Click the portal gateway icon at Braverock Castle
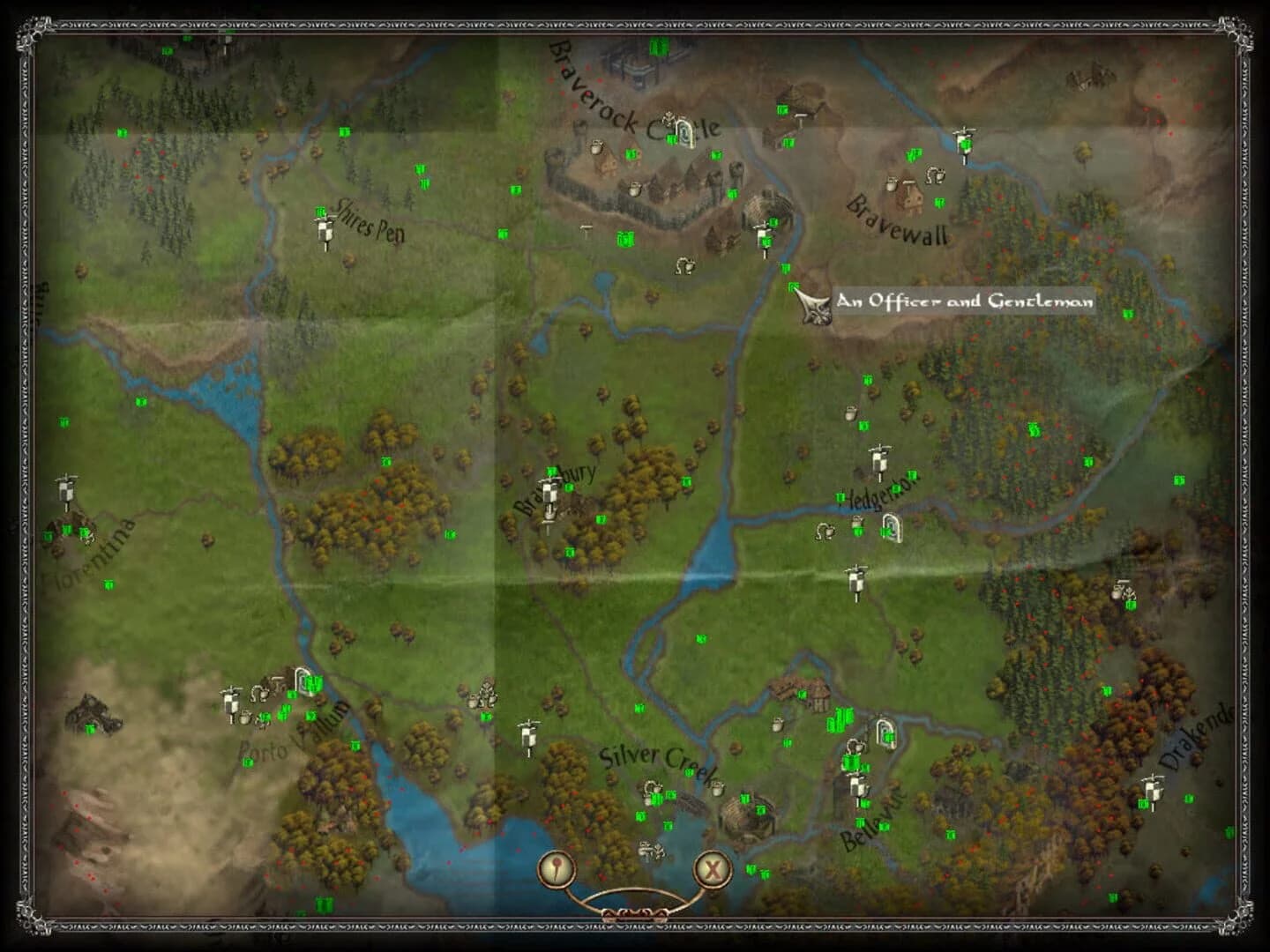 click(x=684, y=130)
